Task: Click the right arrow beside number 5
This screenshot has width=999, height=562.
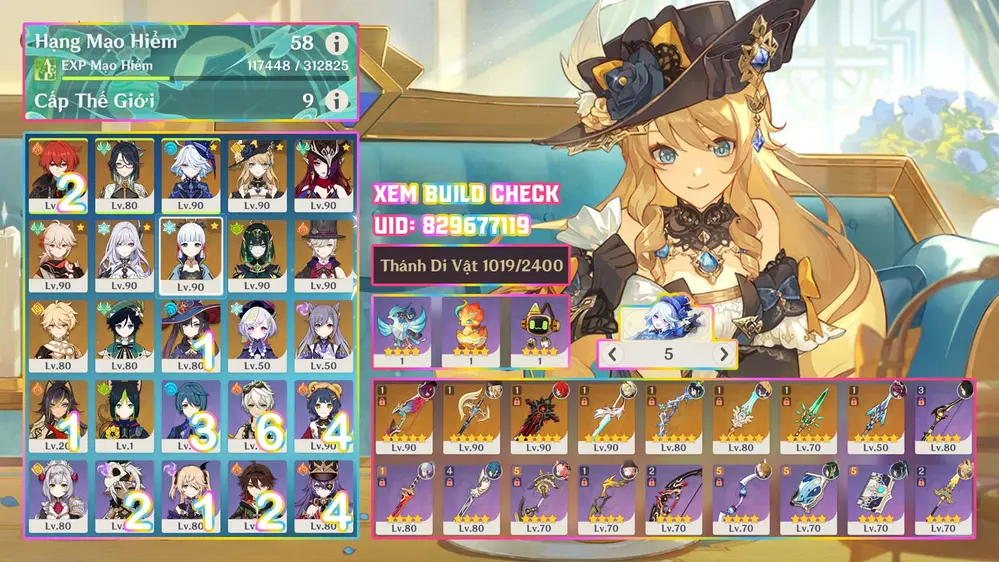Action: point(722,354)
